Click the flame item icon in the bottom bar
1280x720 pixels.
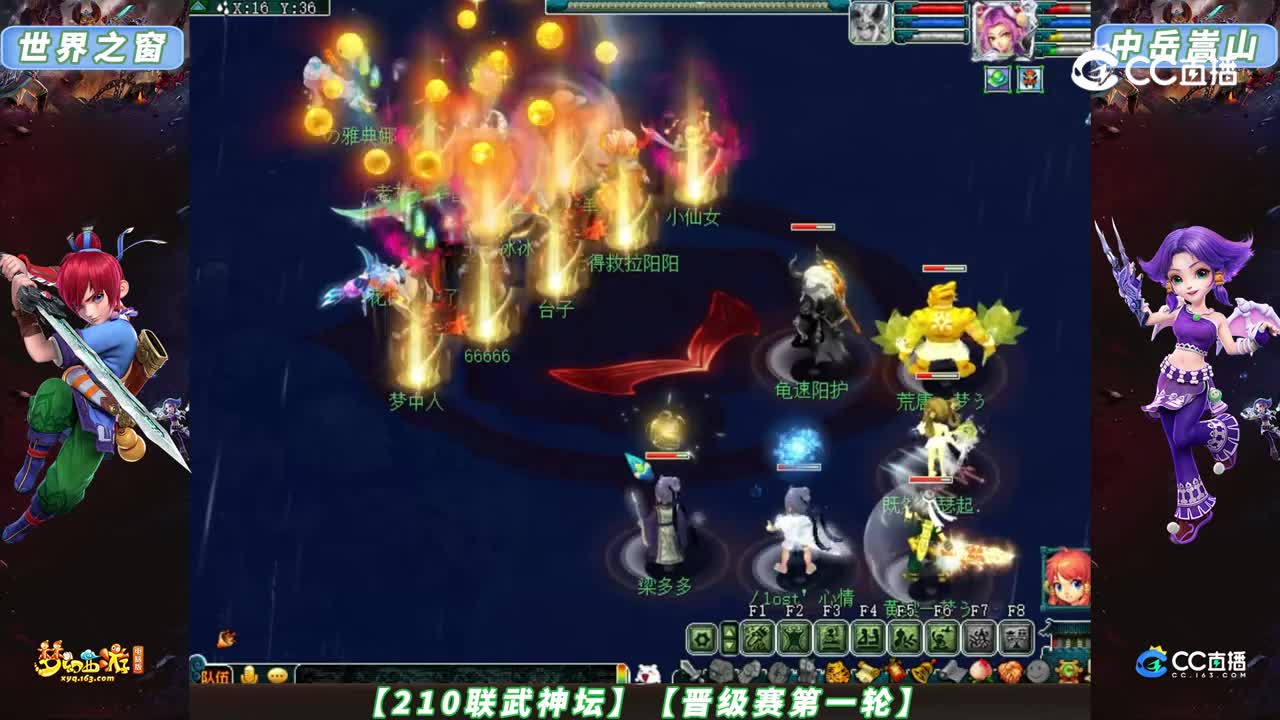click(x=897, y=671)
